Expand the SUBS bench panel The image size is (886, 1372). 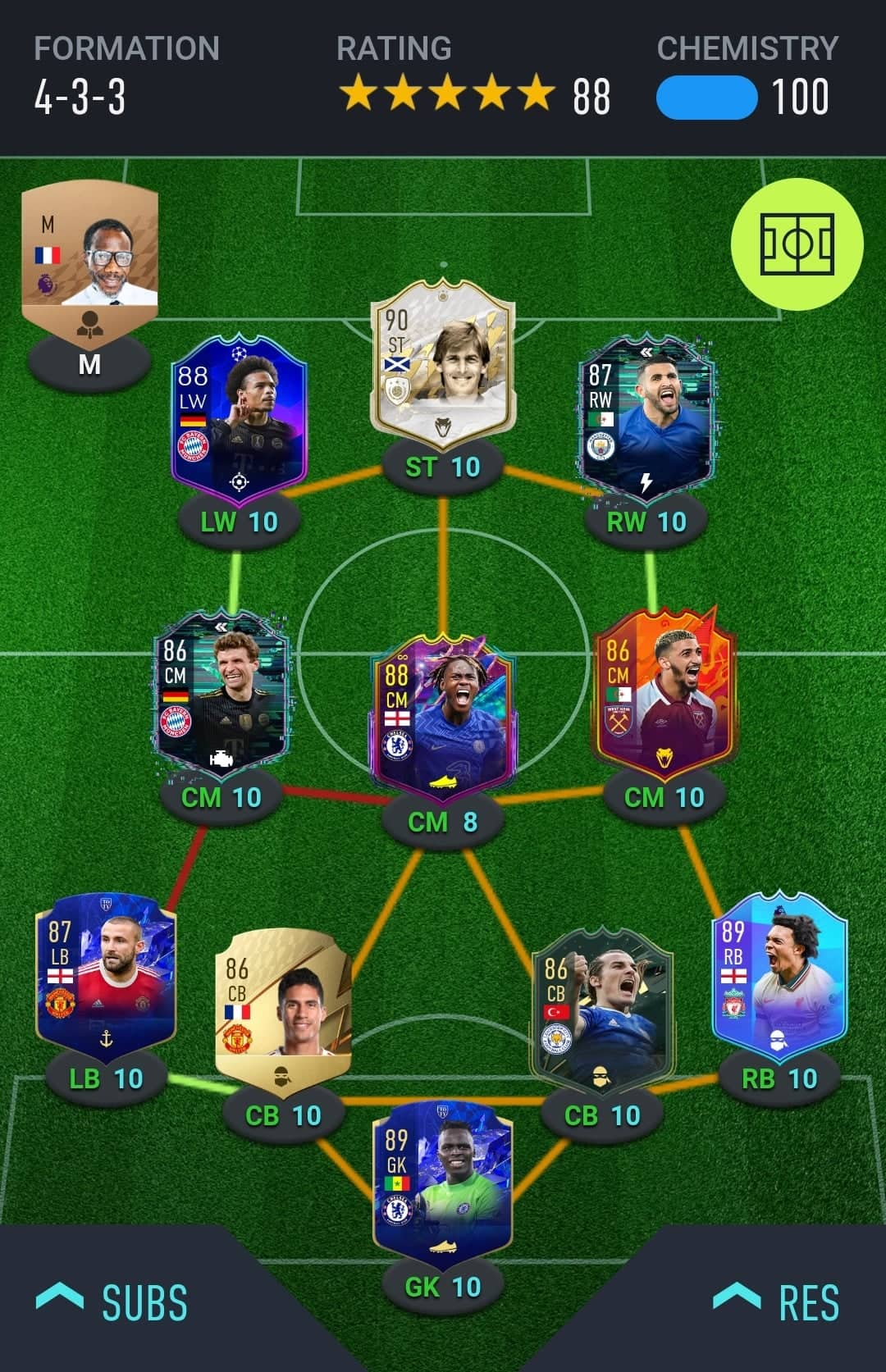point(113,1302)
